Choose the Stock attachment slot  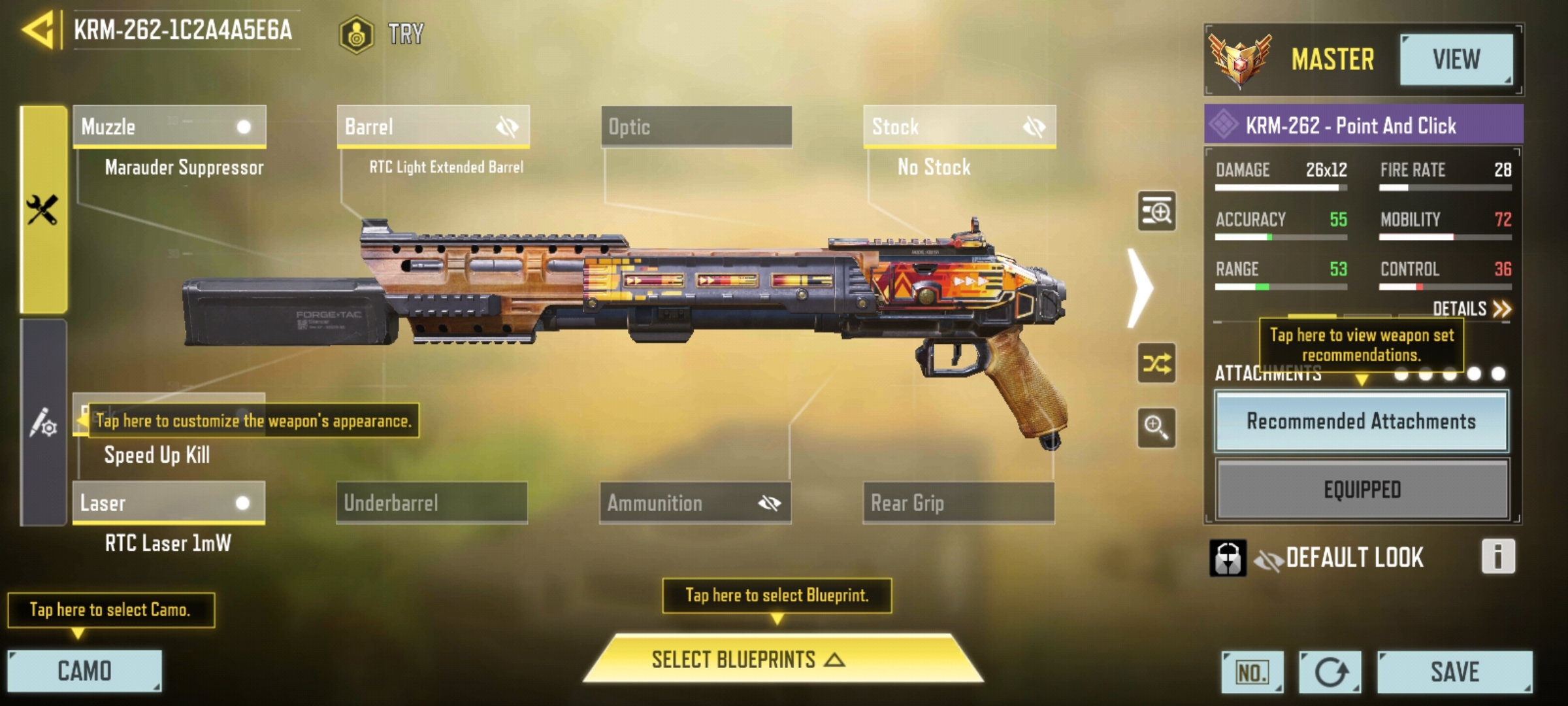(959, 126)
